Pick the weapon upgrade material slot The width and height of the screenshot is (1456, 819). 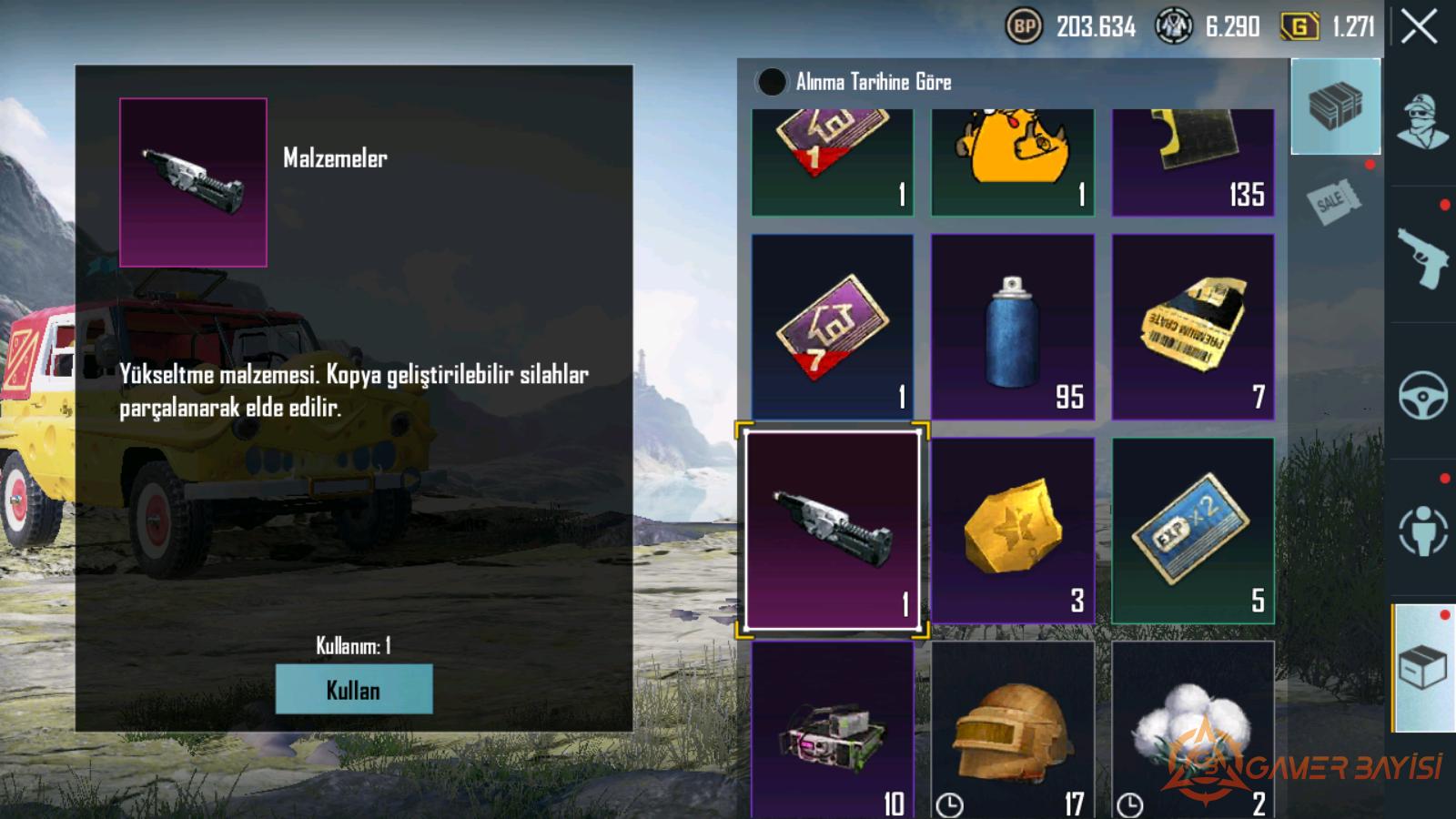[x=832, y=531]
